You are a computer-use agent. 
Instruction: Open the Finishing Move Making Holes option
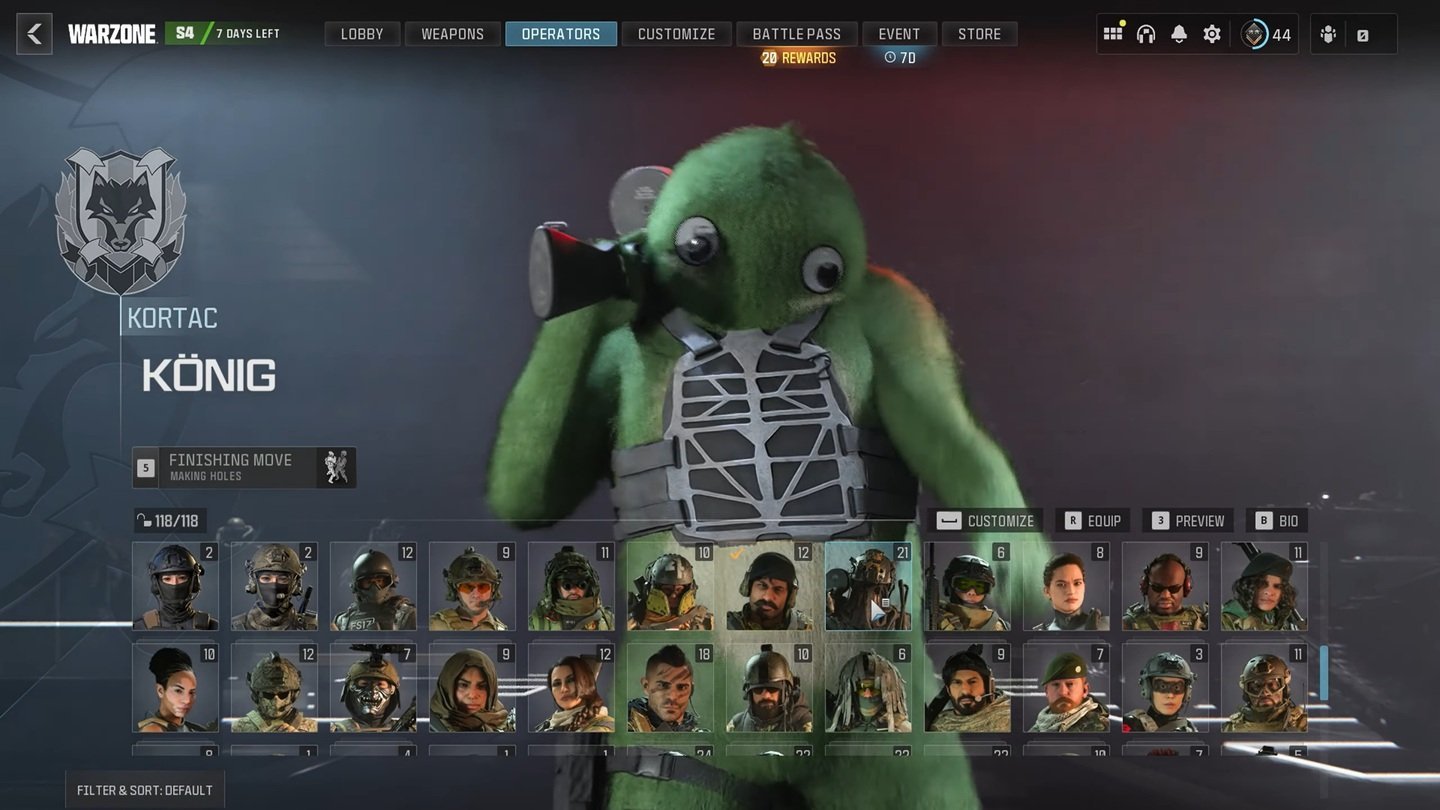pyautogui.click(x=244, y=467)
